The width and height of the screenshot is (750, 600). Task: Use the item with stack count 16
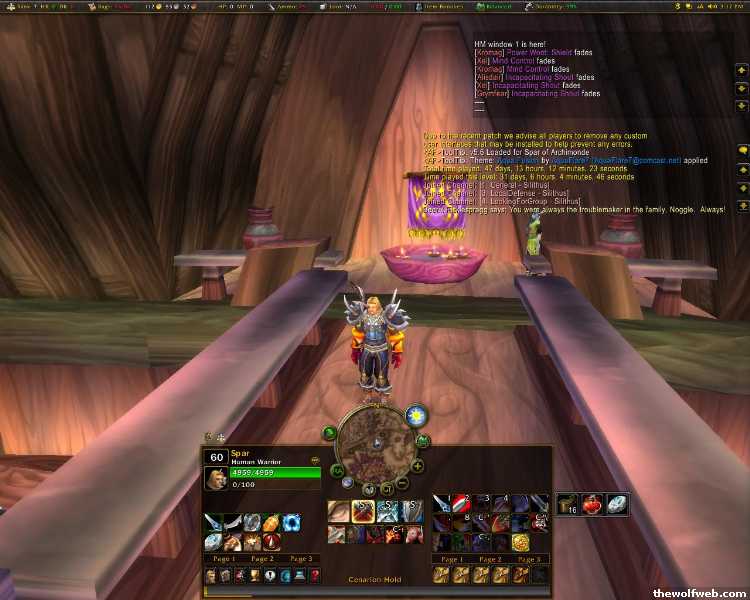(x=568, y=505)
